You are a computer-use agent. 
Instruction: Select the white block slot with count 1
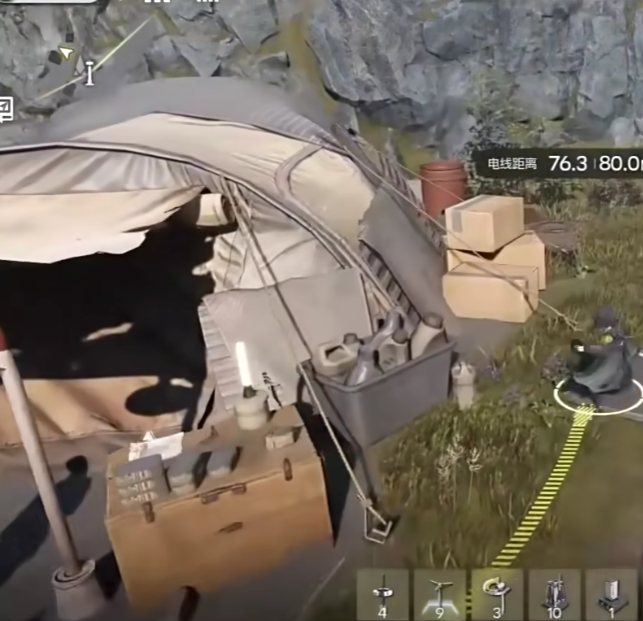pyautogui.click(x=611, y=594)
